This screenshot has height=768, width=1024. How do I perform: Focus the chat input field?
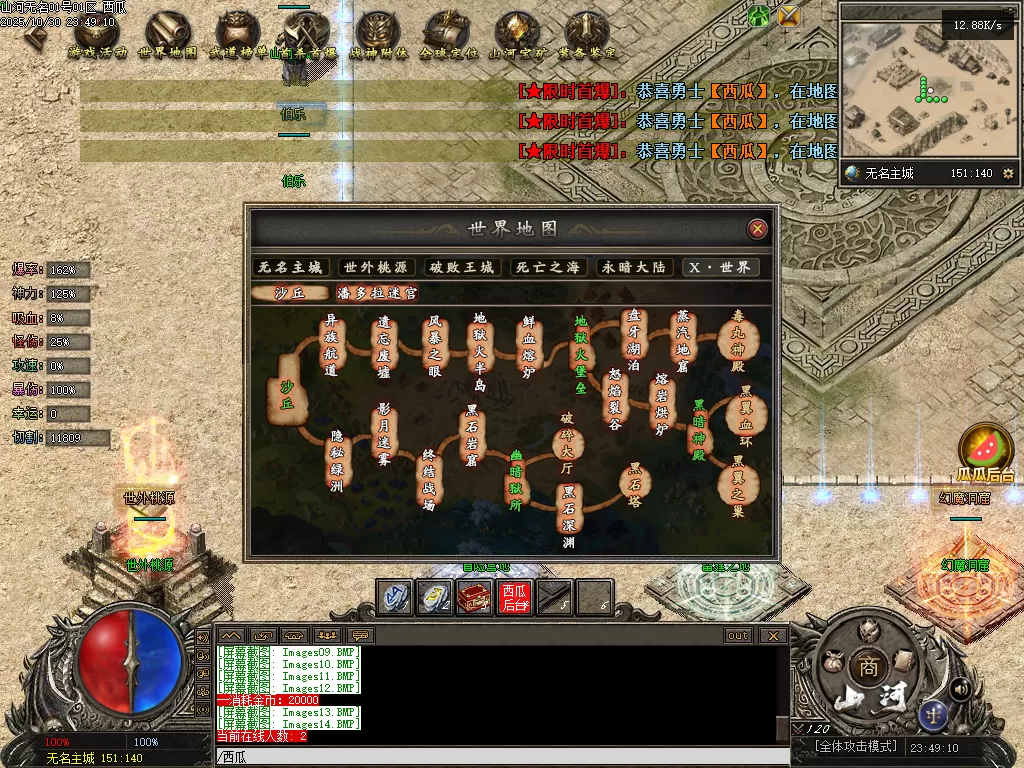pyautogui.click(x=500, y=757)
